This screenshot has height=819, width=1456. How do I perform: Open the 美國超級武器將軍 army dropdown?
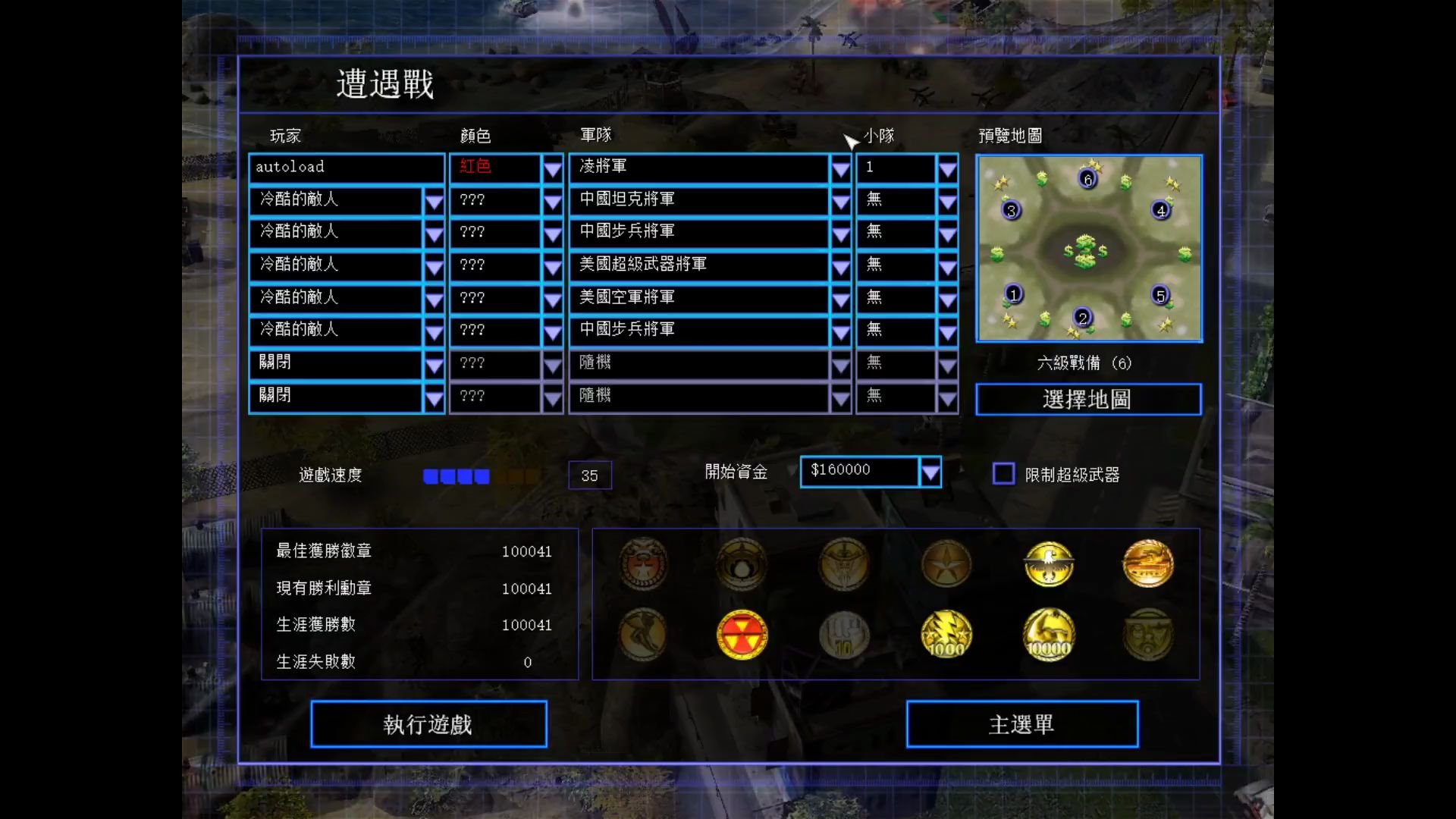[840, 266]
